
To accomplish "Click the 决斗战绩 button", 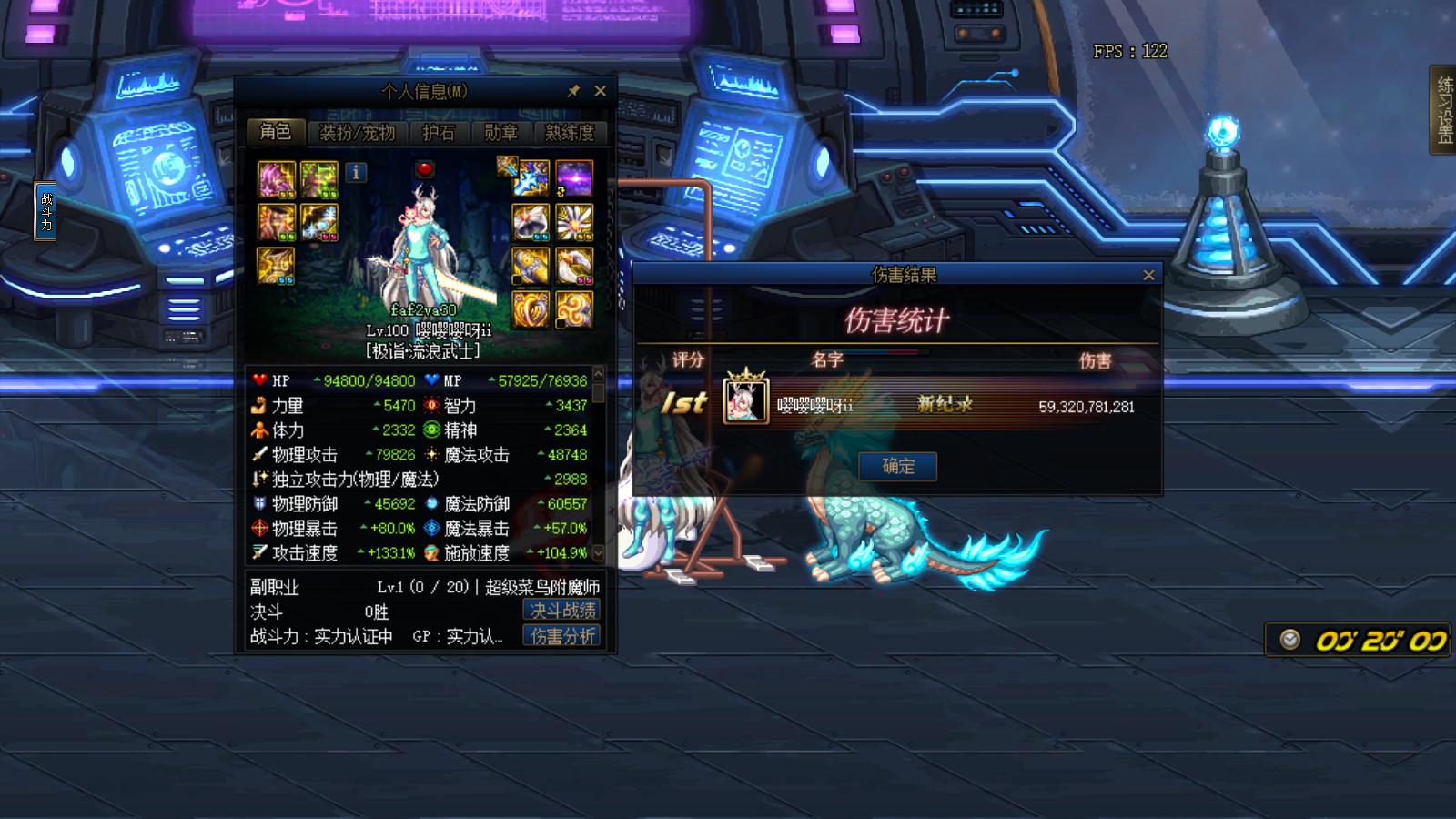I will [x=561, y=611].
